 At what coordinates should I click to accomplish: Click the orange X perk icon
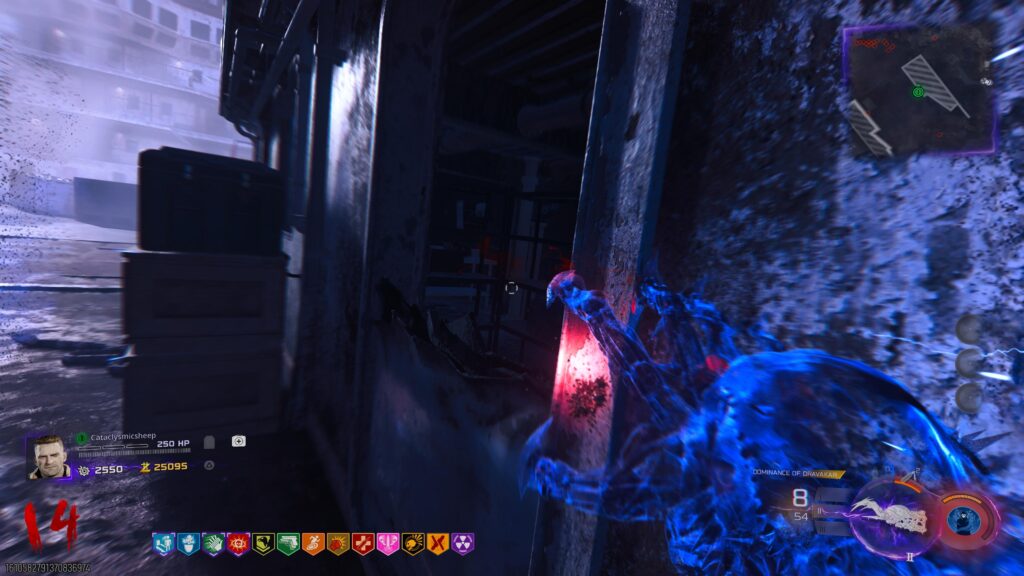(x=438, y=544)
